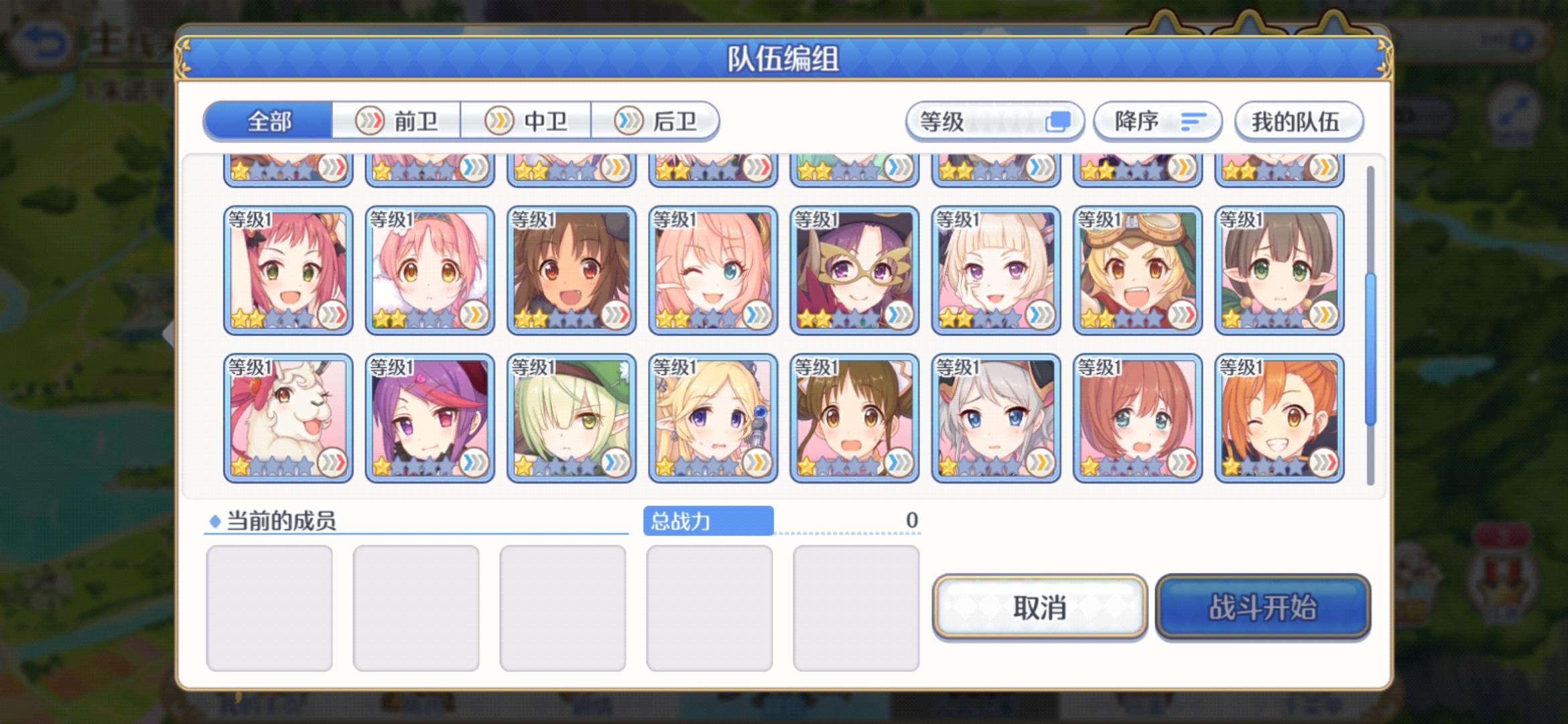Click the blue scrollbar on the right side
1568x724 pixels.
tap(1370, 335)
